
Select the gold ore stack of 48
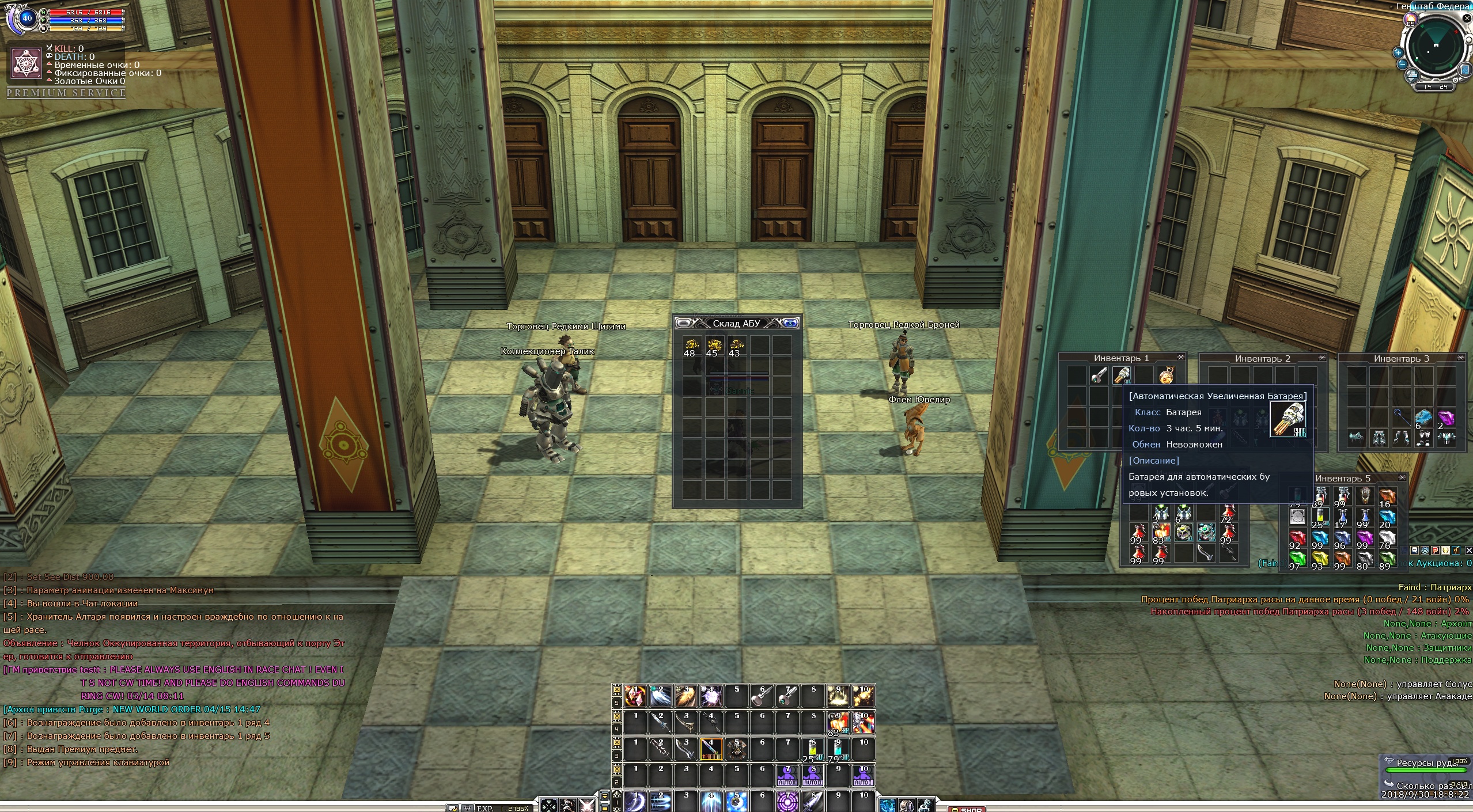click(691, 346)
